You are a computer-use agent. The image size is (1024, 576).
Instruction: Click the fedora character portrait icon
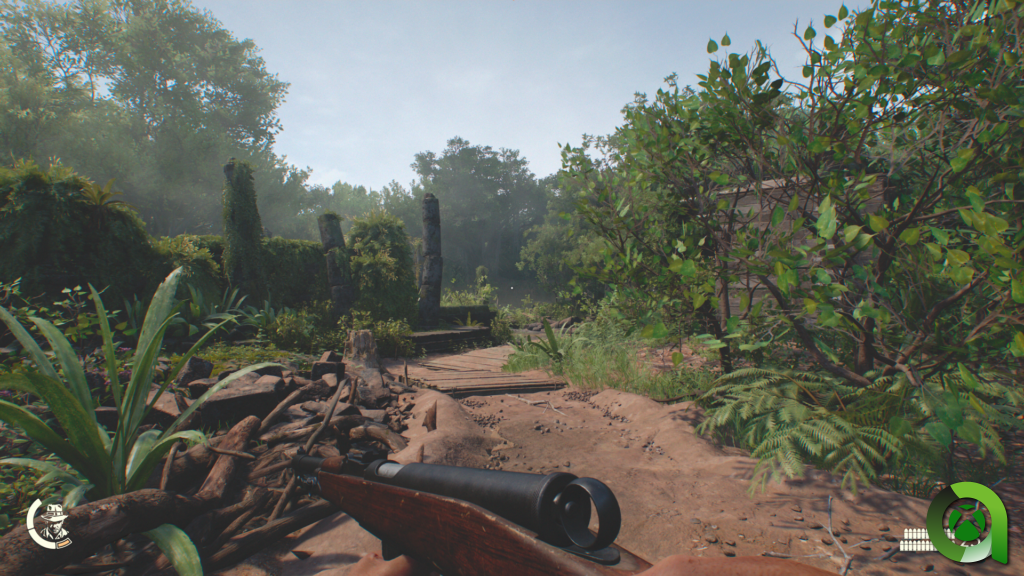click(x=50, y=523)
